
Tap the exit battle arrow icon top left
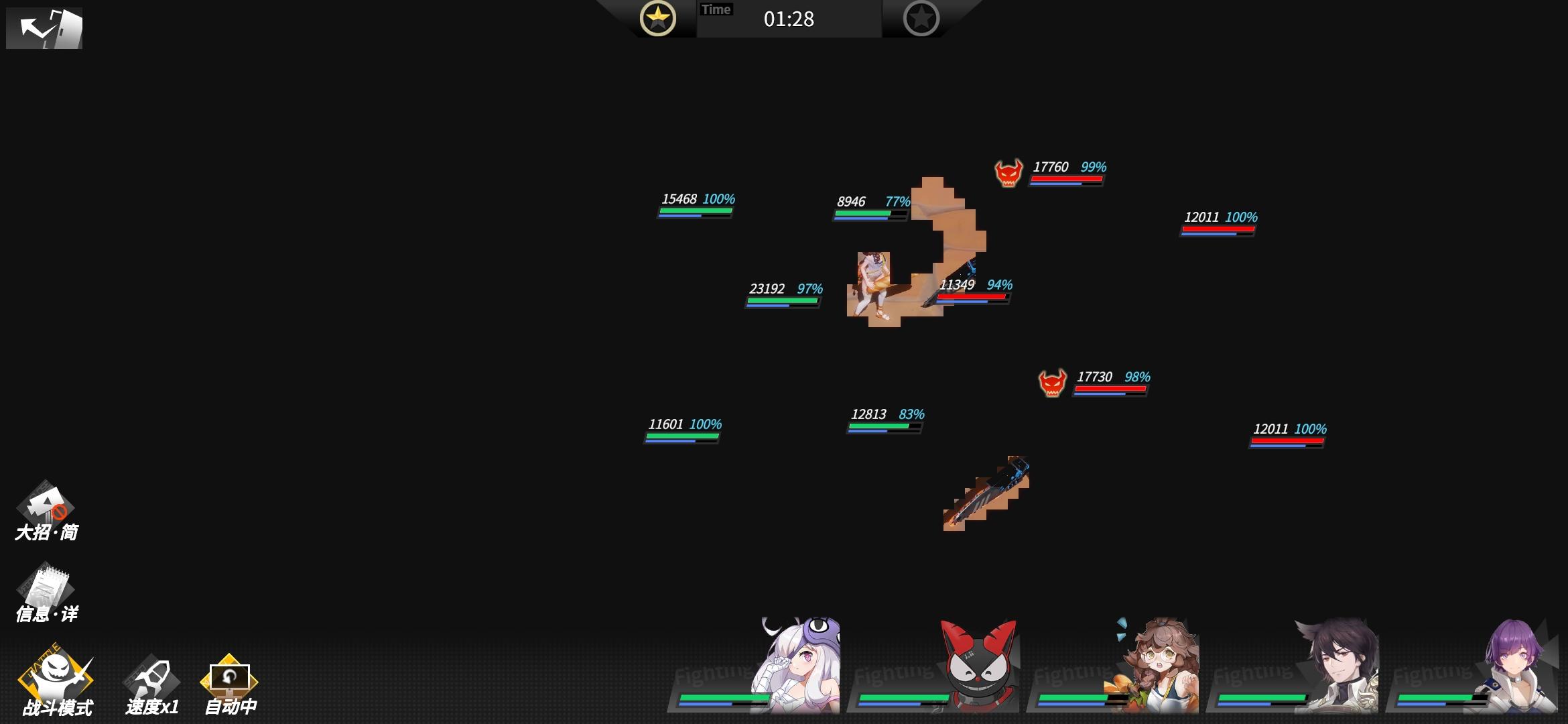point(44,28)
